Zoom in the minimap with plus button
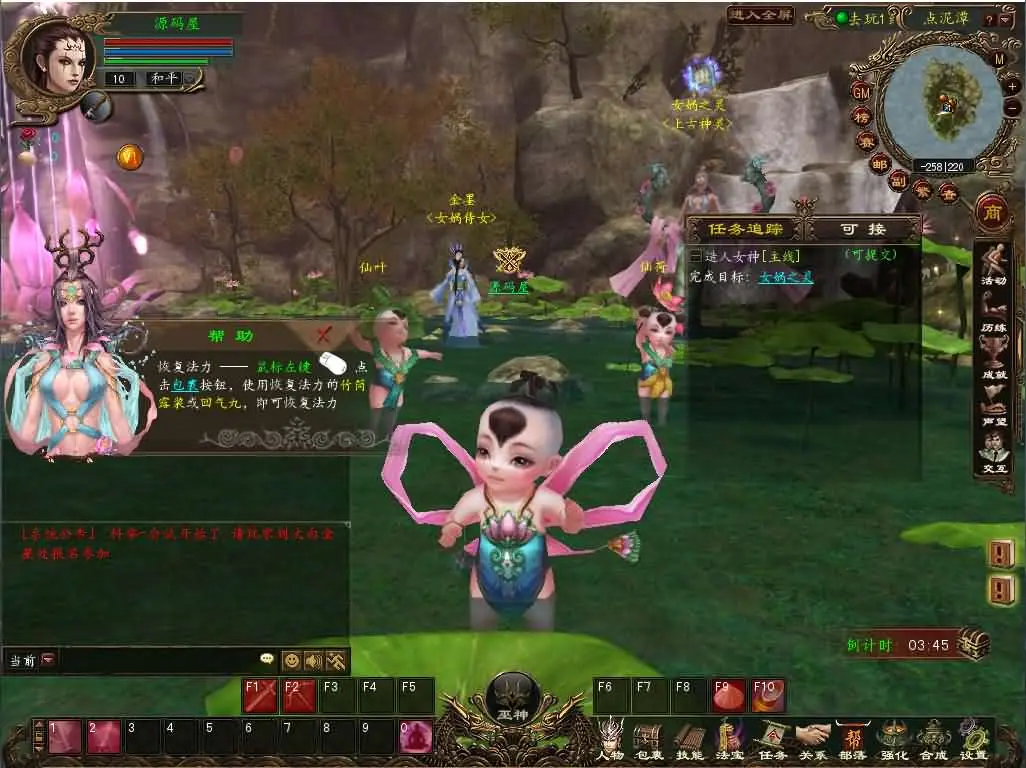 (1012, 86)
